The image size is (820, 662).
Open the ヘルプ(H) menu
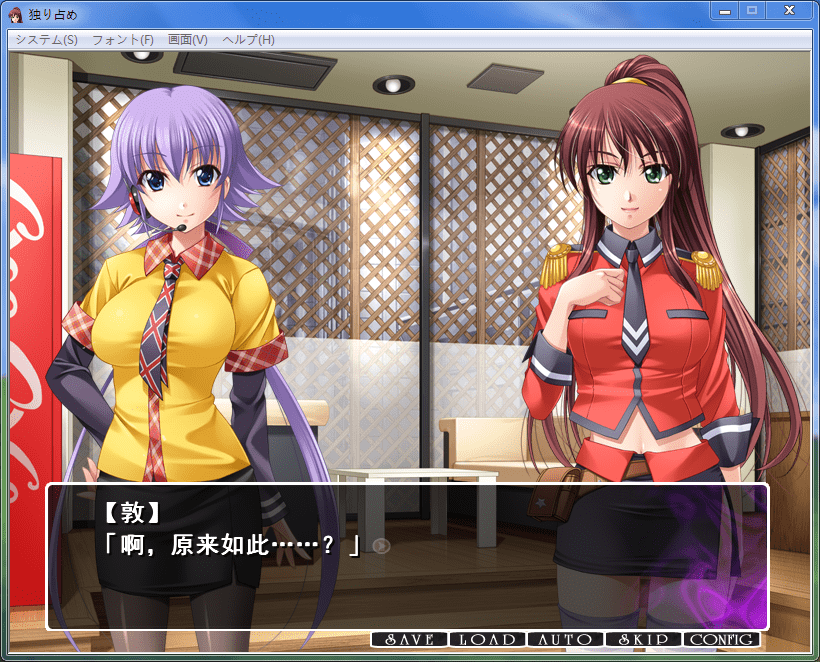click(248, 40)
